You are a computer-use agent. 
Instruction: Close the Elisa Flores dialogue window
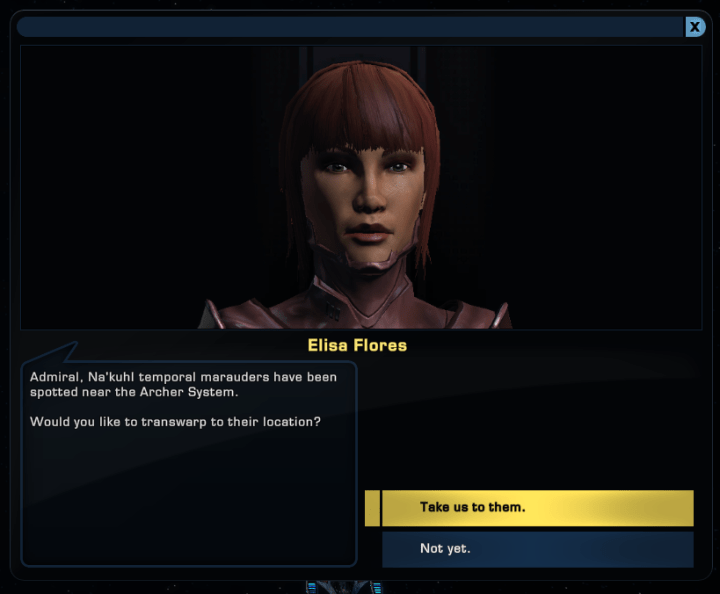tap(695, 27)
